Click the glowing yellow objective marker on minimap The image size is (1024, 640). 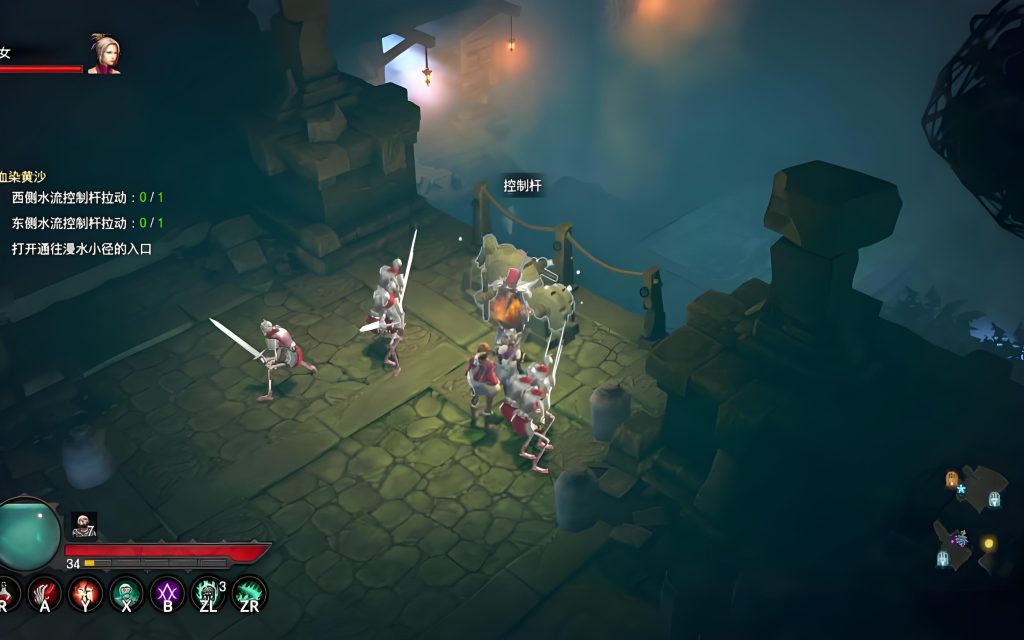click(989, 543)
